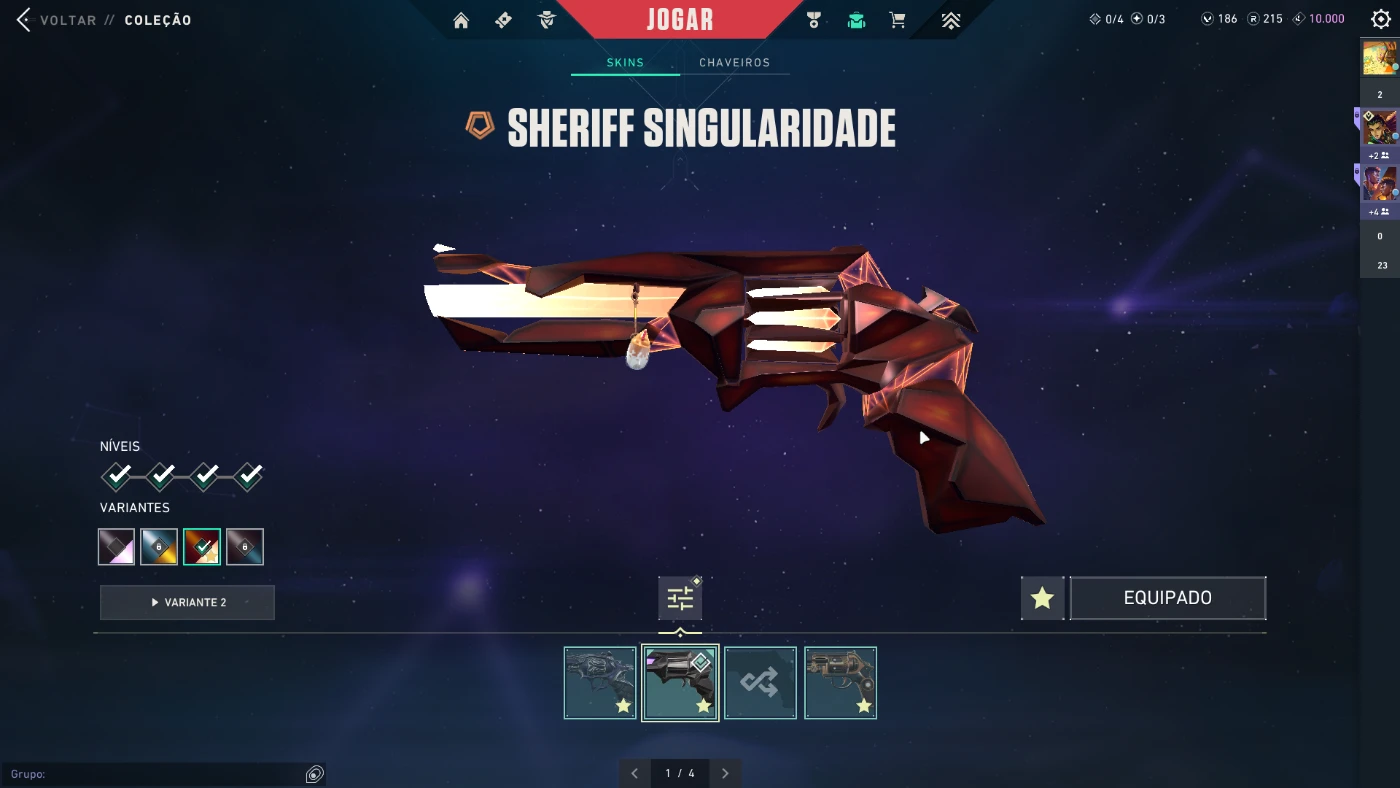
Task: Select the equipped red variant swatch
Action: pyautogui.click(x=202, y=547)
